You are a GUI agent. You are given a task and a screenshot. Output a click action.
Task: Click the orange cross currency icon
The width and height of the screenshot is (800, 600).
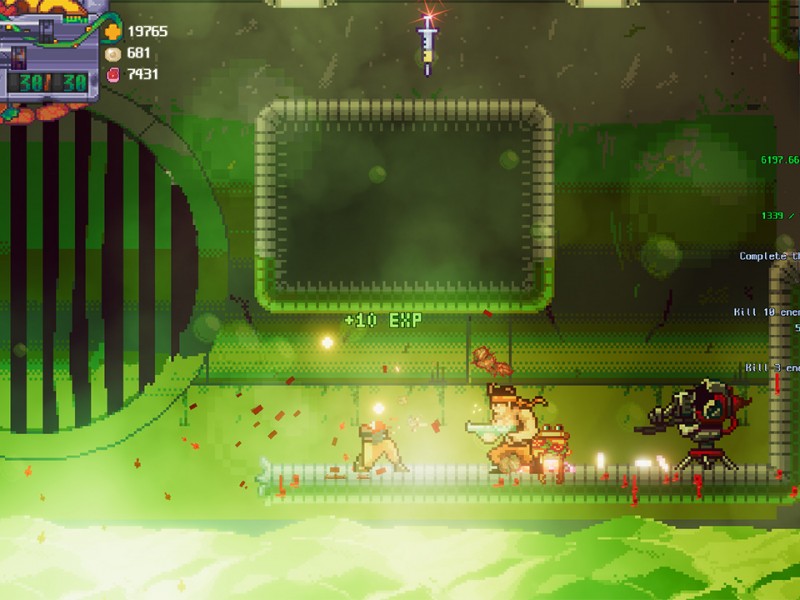113,31
